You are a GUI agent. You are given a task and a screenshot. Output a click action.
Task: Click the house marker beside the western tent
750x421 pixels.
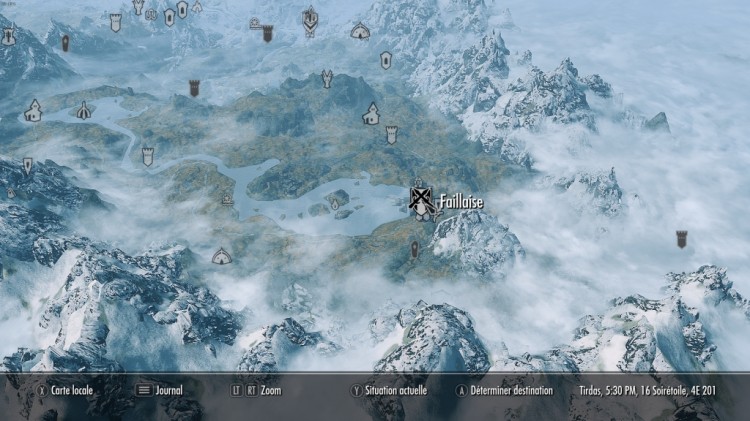pyautogui.click(x=33, y=110)
